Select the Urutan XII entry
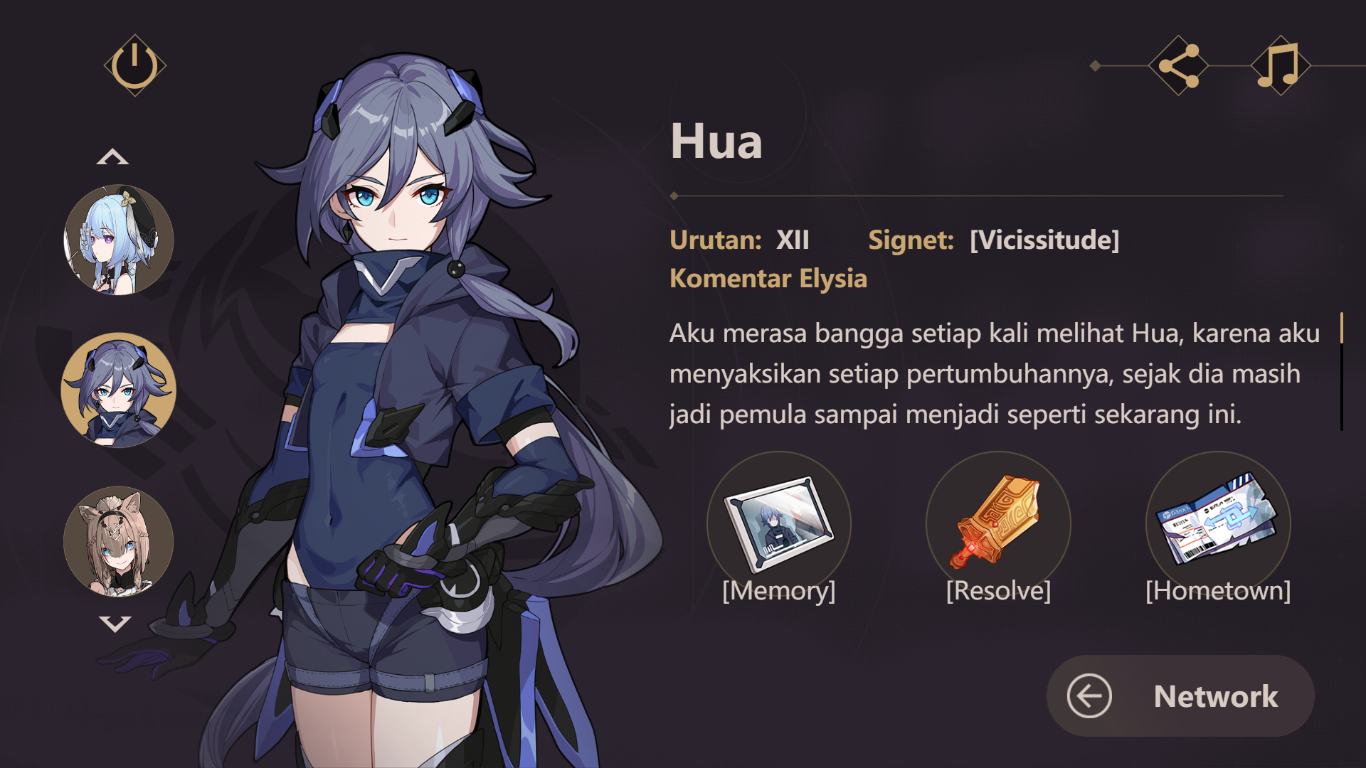The image size is (1366, 768). 740,240
